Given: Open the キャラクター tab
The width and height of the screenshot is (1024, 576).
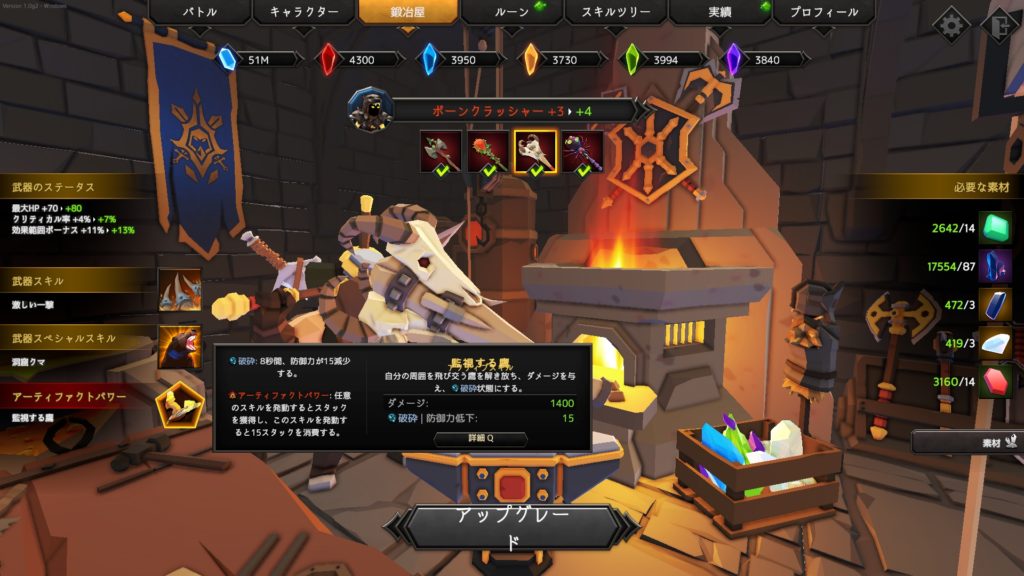Looking at the screenshot, I should point(303,13).
